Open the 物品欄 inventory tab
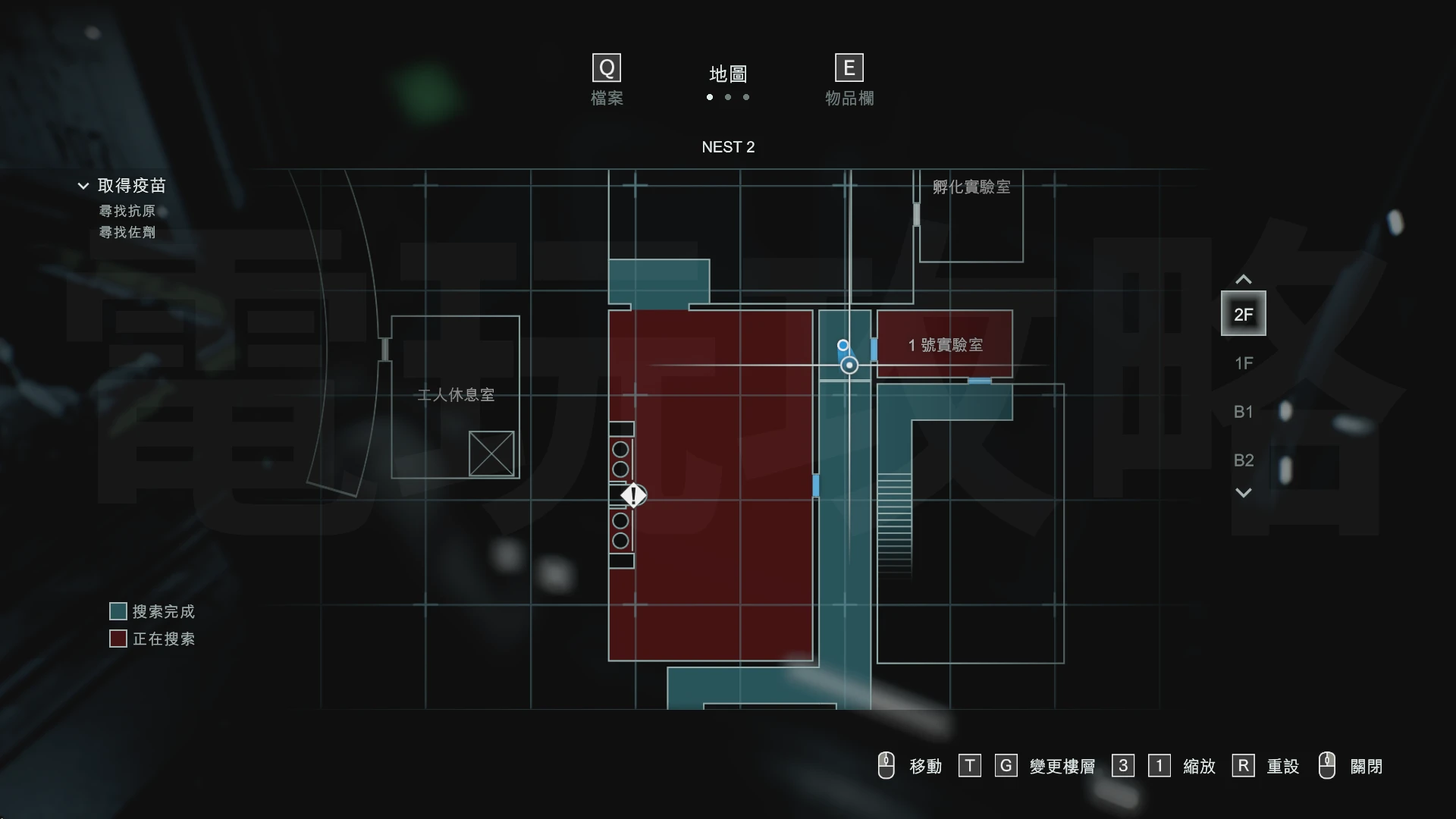Viewport: 1456px width, 819px height. 849,80
